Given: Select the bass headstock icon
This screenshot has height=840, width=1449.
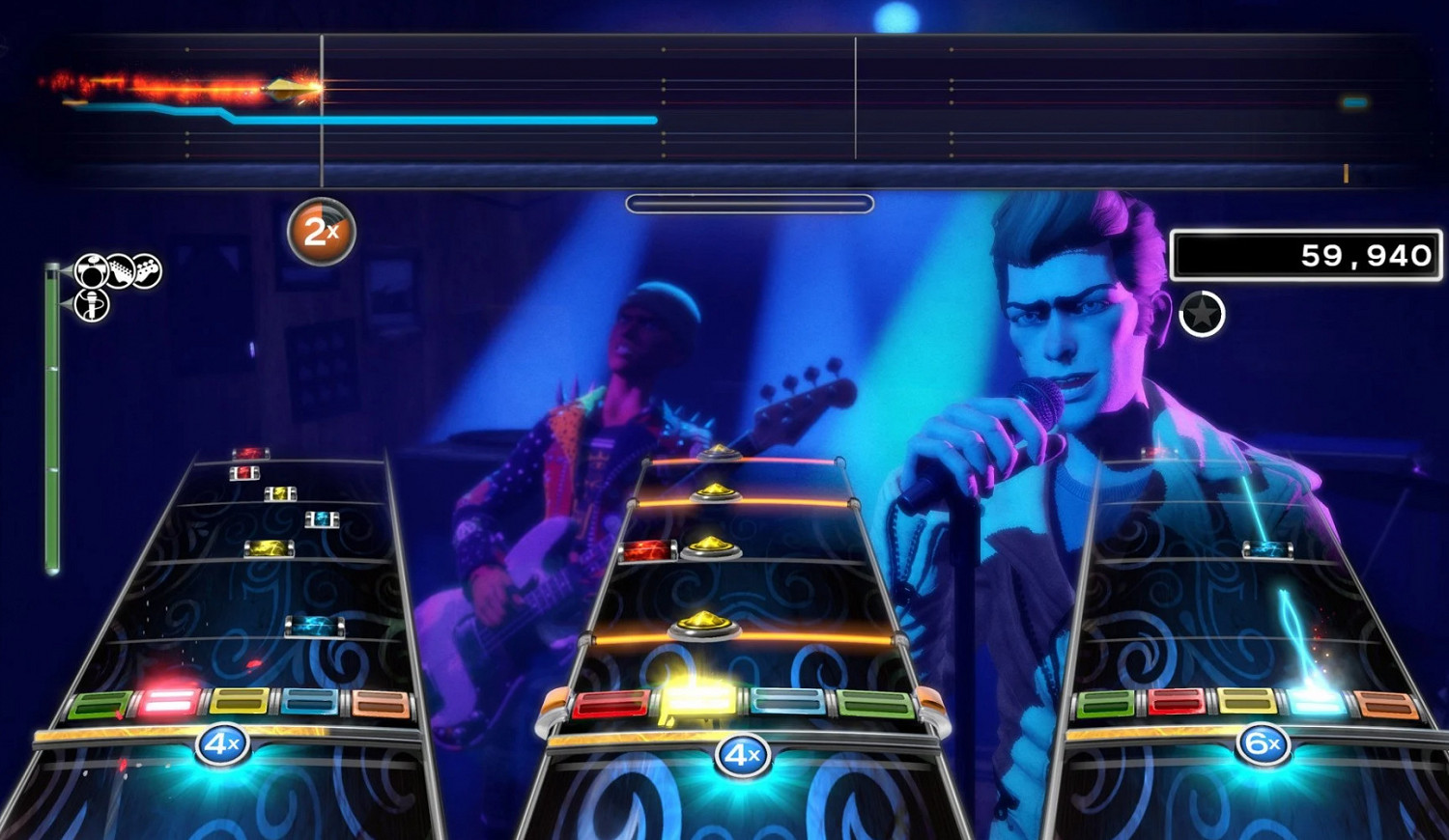Looking at the screenshot, I should (147, 269).
